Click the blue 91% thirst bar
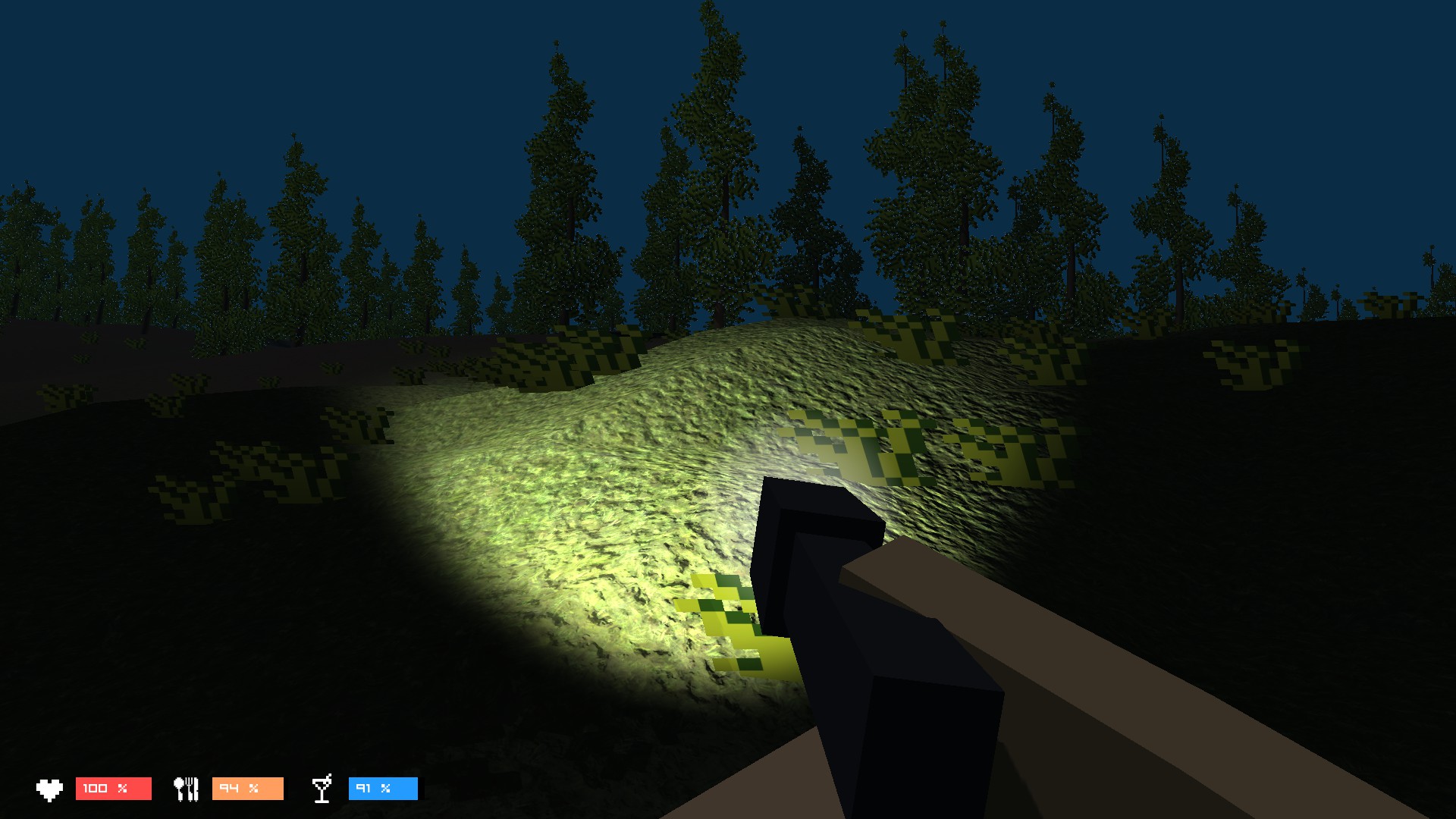Screen dimensions: 1456x819 [383, 789]
